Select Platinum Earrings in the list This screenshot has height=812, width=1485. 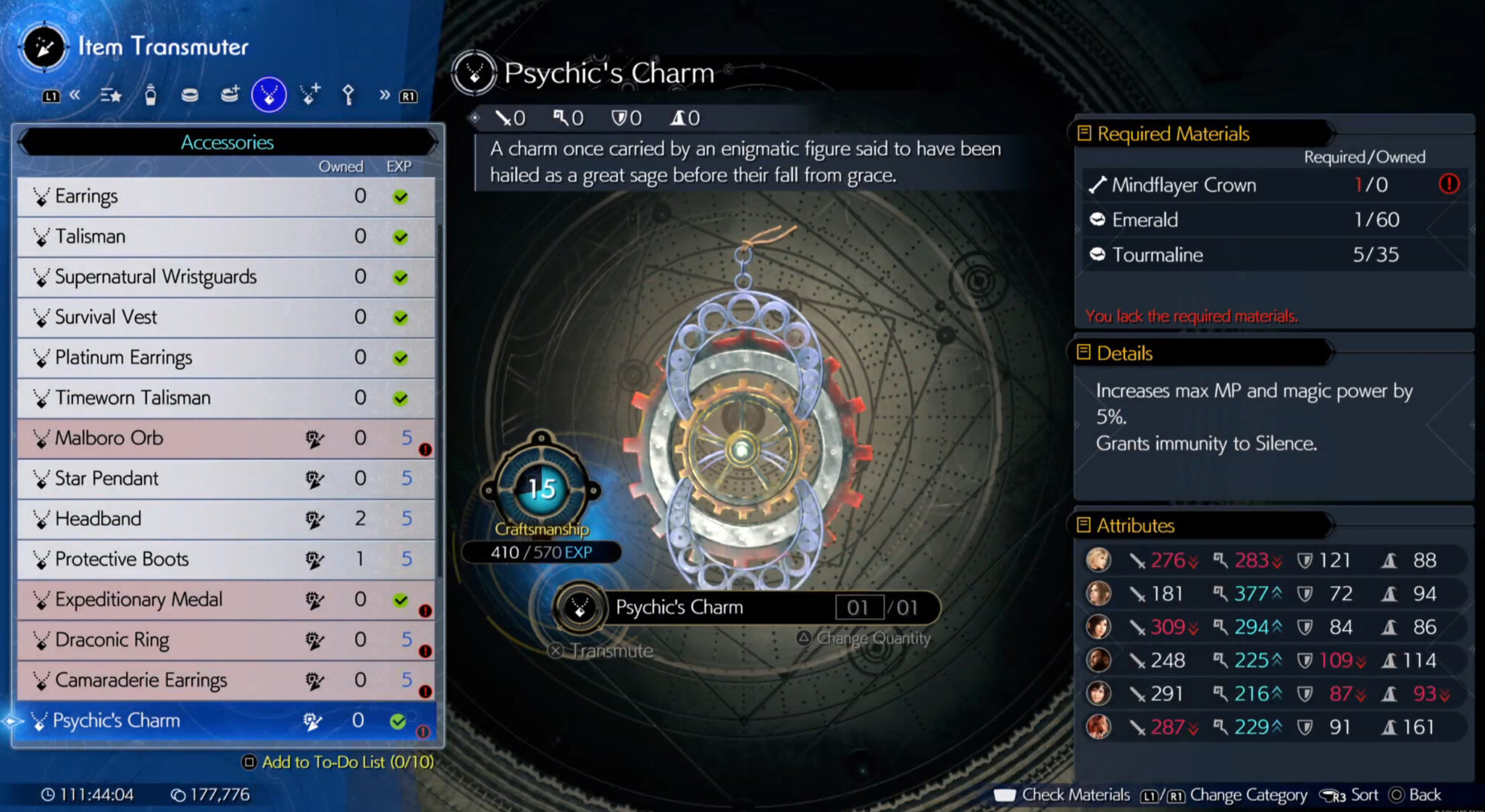coord(226,358)
